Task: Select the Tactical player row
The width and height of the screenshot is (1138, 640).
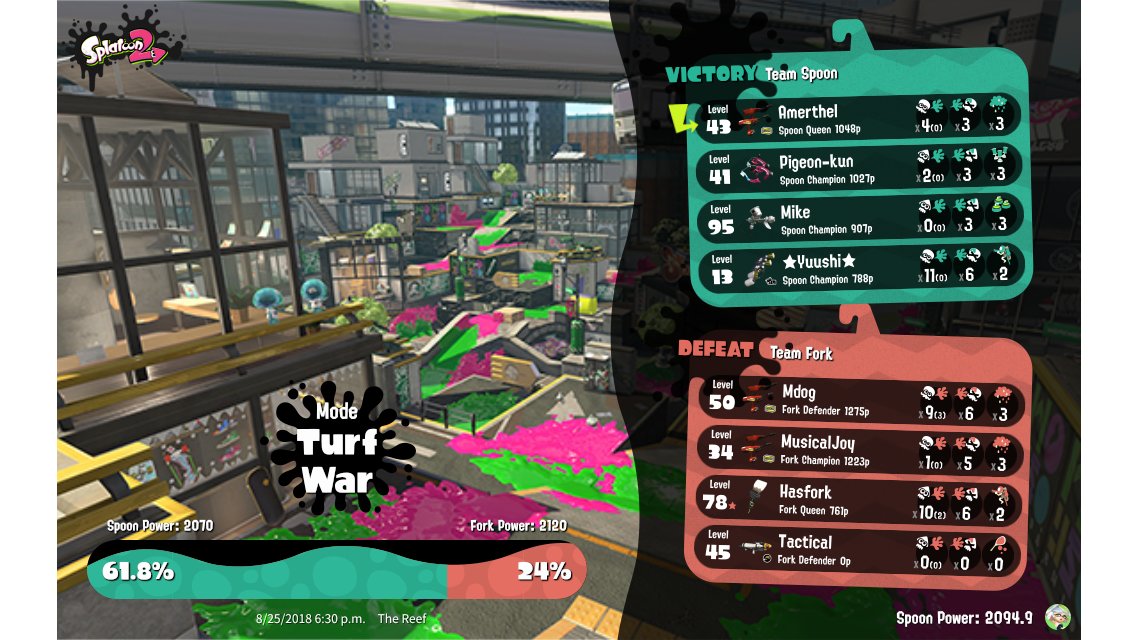Action: pyautogui.click(x=860, y=549)
